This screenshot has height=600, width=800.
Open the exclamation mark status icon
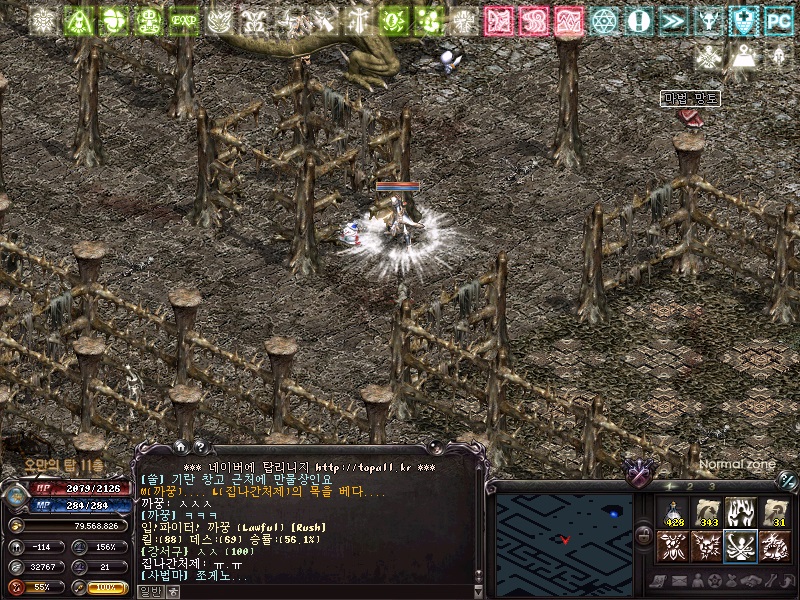639,20
